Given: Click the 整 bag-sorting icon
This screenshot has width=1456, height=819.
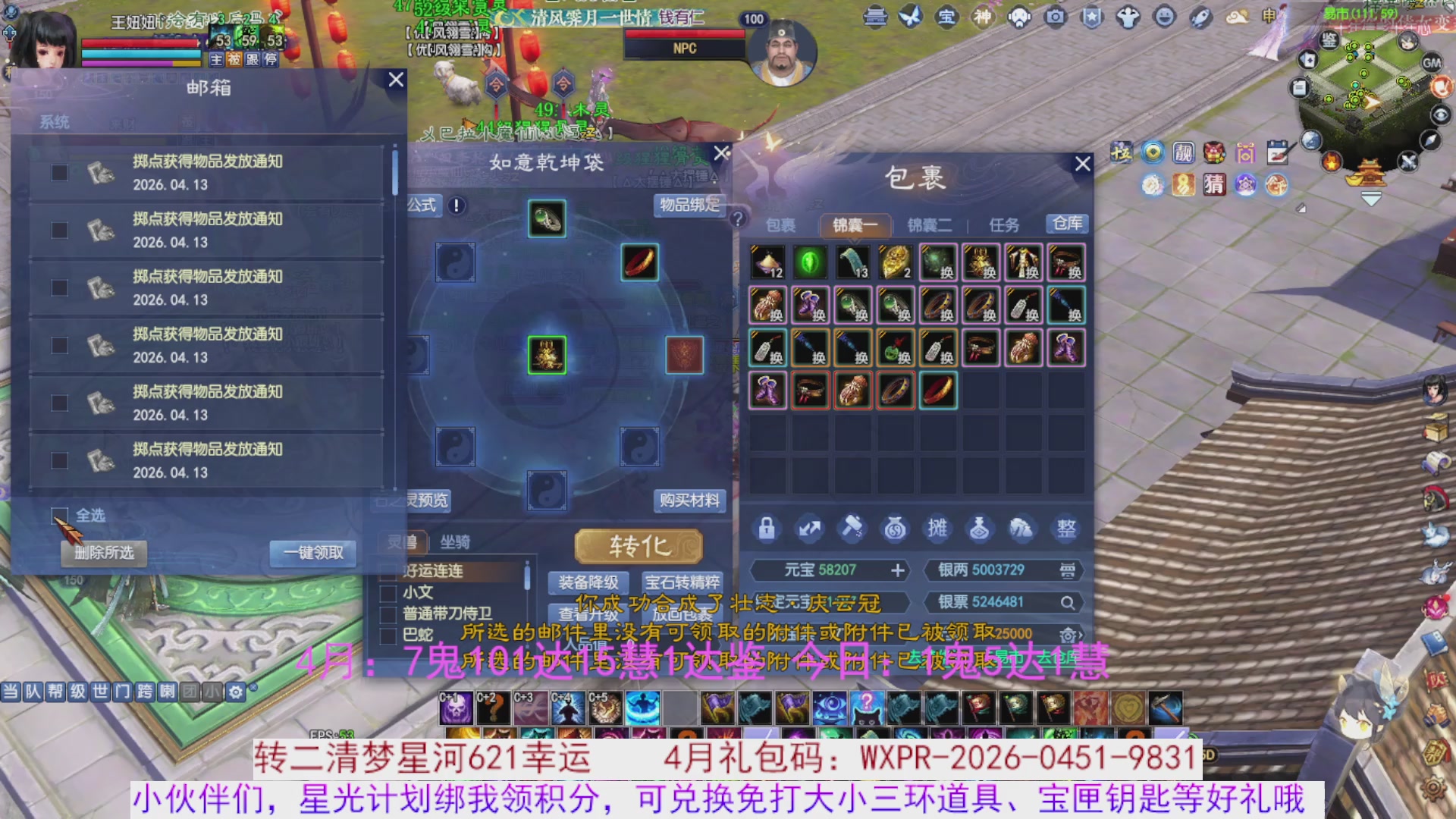Looking at the screenshot, I should tap(1065, 529).
